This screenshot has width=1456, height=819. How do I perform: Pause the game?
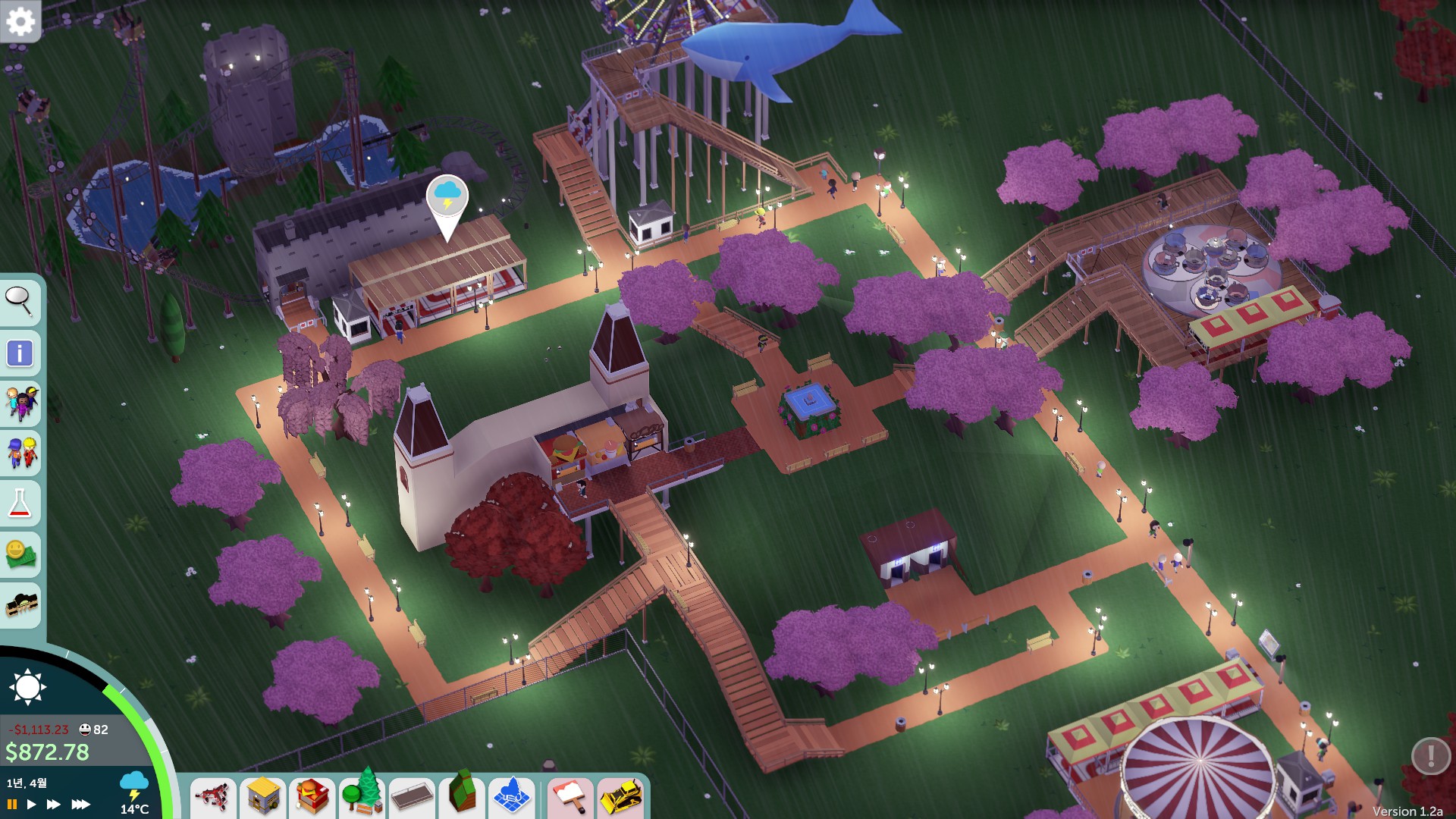[12, 804]
